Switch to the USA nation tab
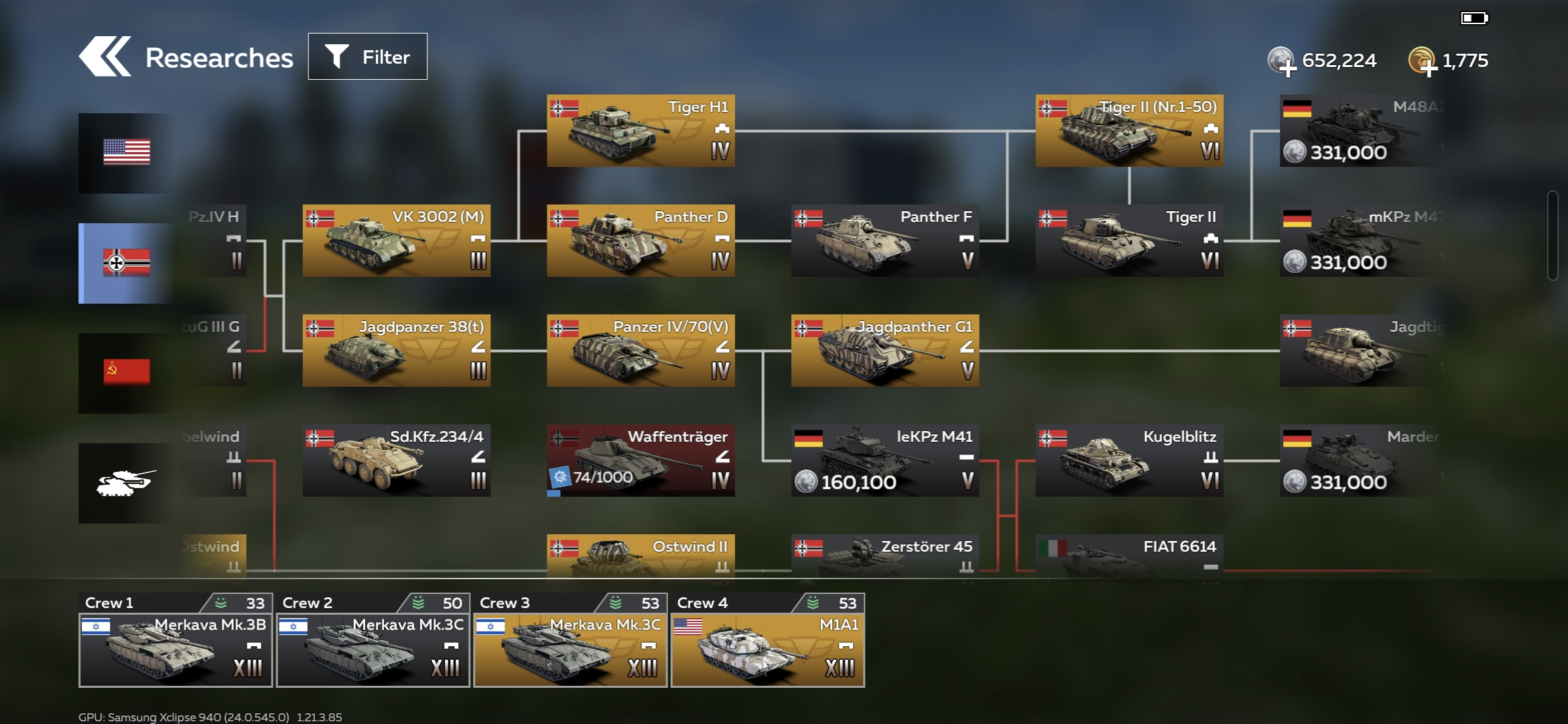Image resolution: width=1568 pixels, height=724 pixels. tap(126, 153)
